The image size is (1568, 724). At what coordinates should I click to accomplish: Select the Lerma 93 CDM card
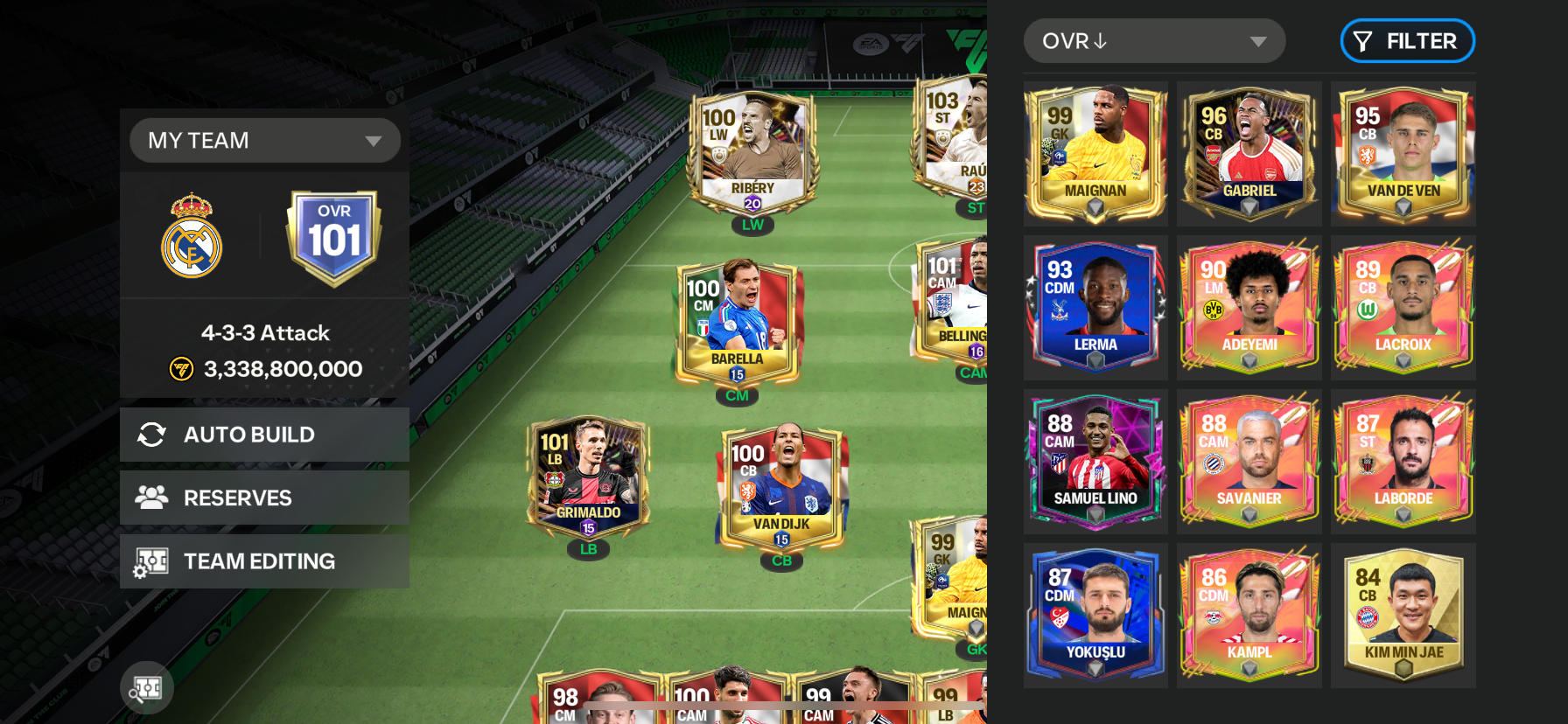1095,308
